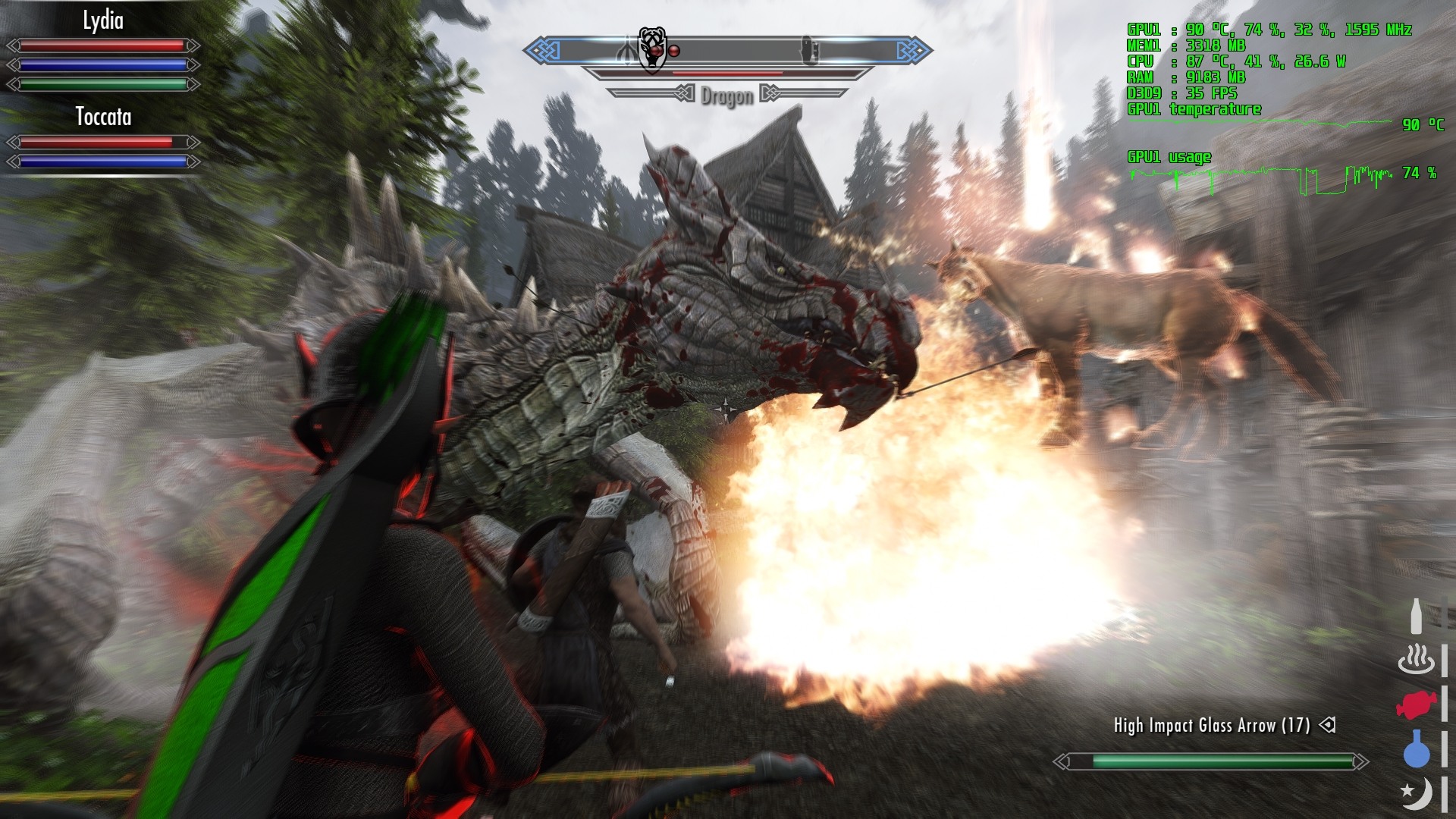This screenshot has width=1456, height=819.
Task: Select the steaming hot spring warmth icon
Action: pyautogui.click(x=1416, y=659)
